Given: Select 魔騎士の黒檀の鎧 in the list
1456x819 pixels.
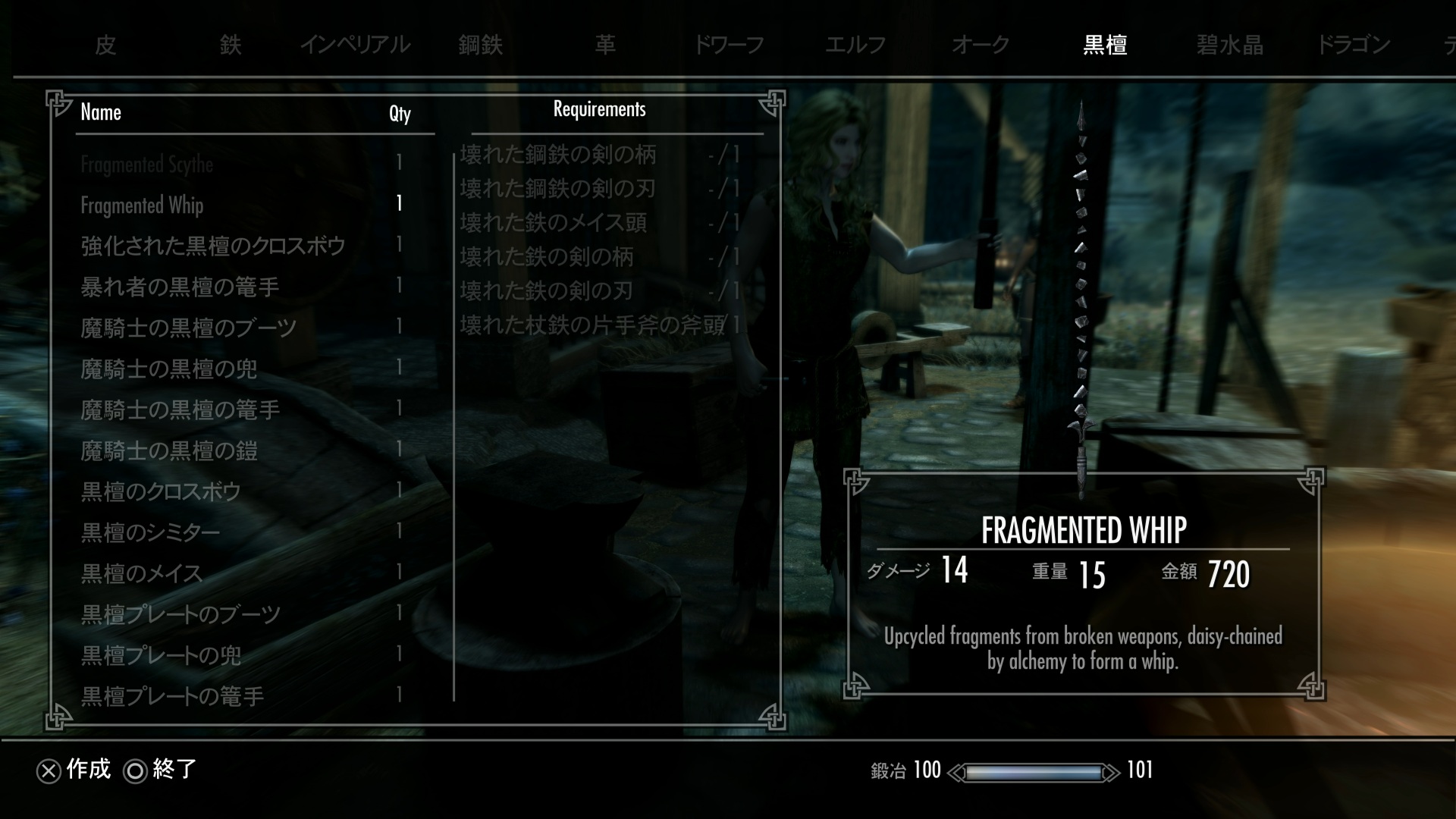Looking at the screenshot, I should point(169,451).
